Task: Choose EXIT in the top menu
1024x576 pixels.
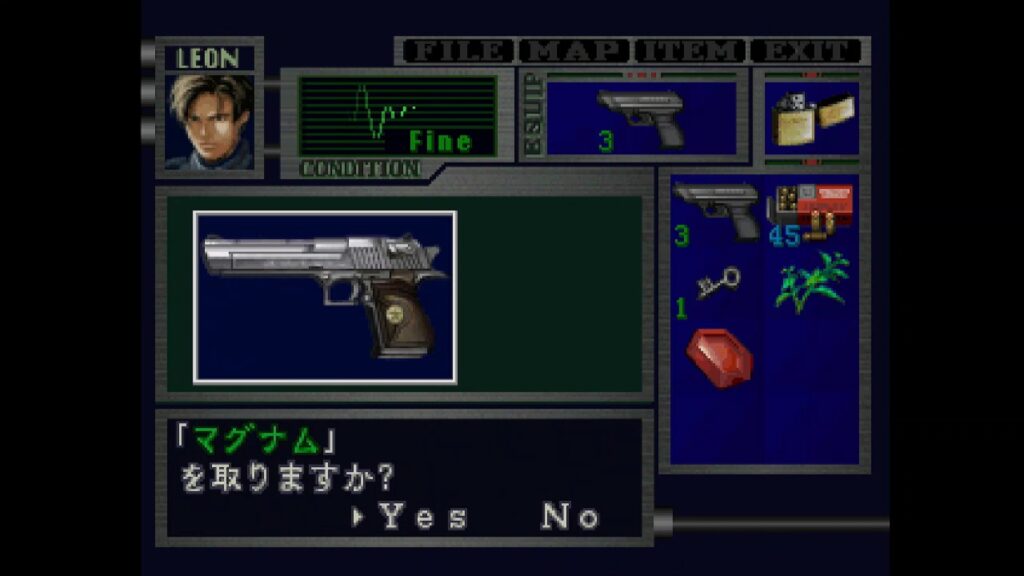Action: (x=807, y=51)
